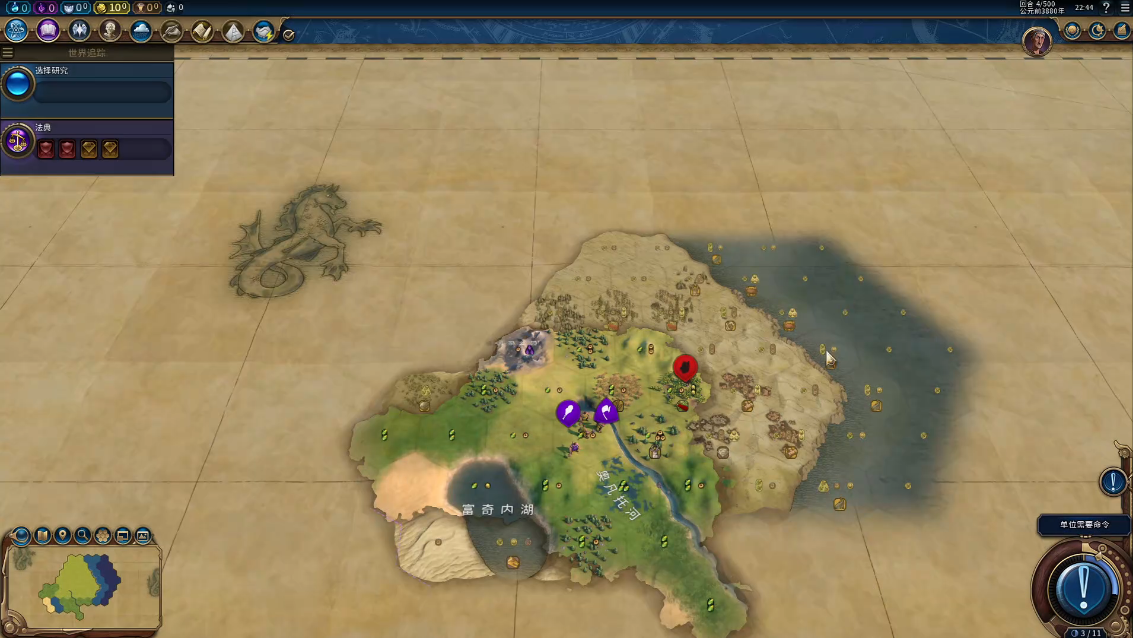Click the leader portrait ribbon
The width and height of the screenshot is (1133, 638).
[x=1037, y=41]
